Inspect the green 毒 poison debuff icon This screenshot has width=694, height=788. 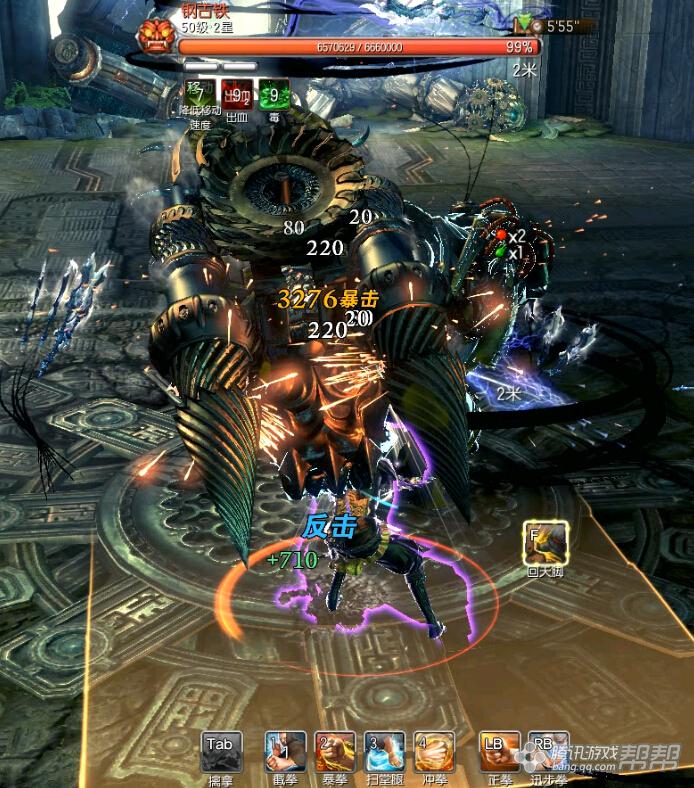click(x=274, y=93)
